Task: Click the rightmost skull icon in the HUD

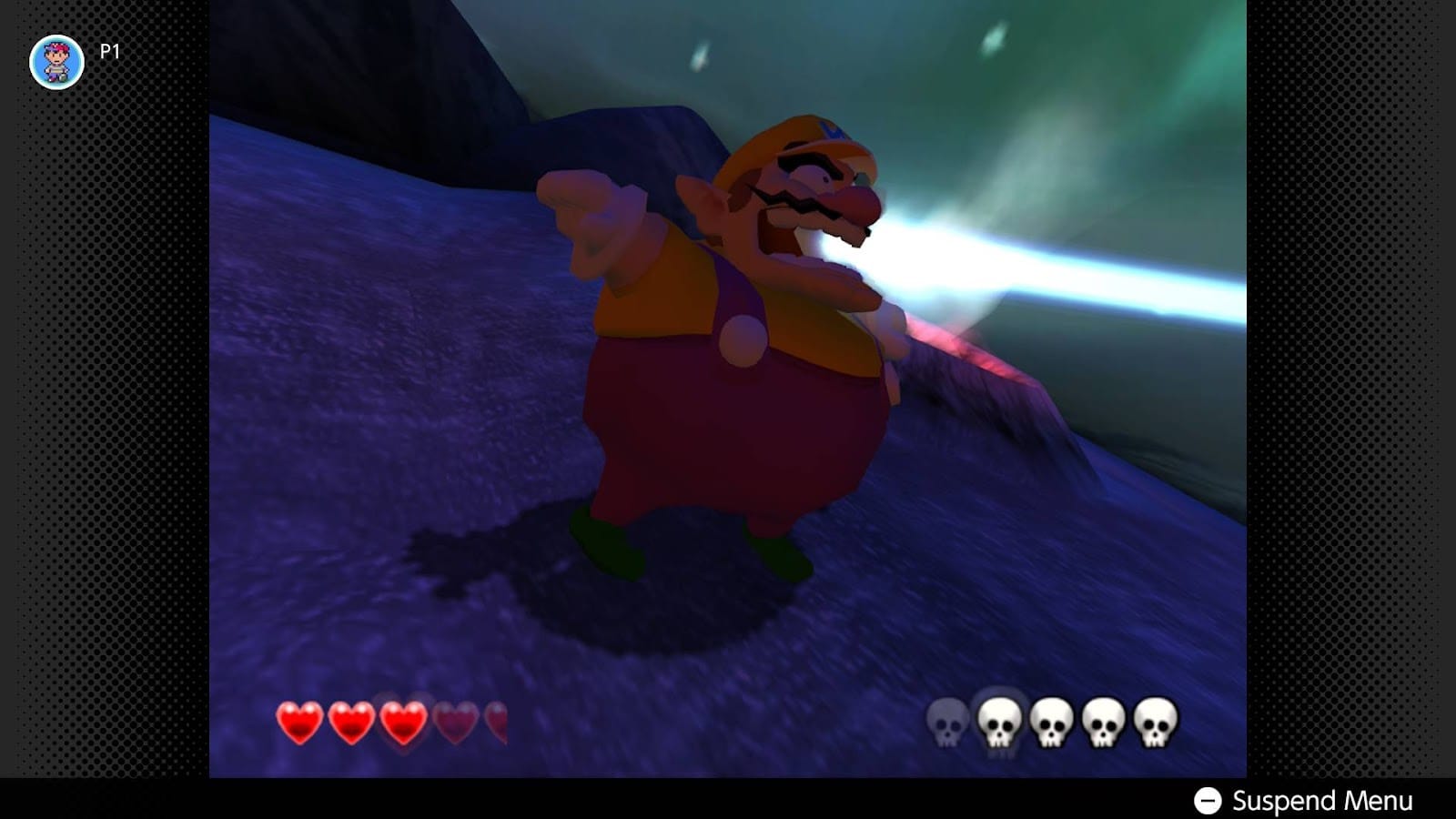Action: coord(1154,722)
